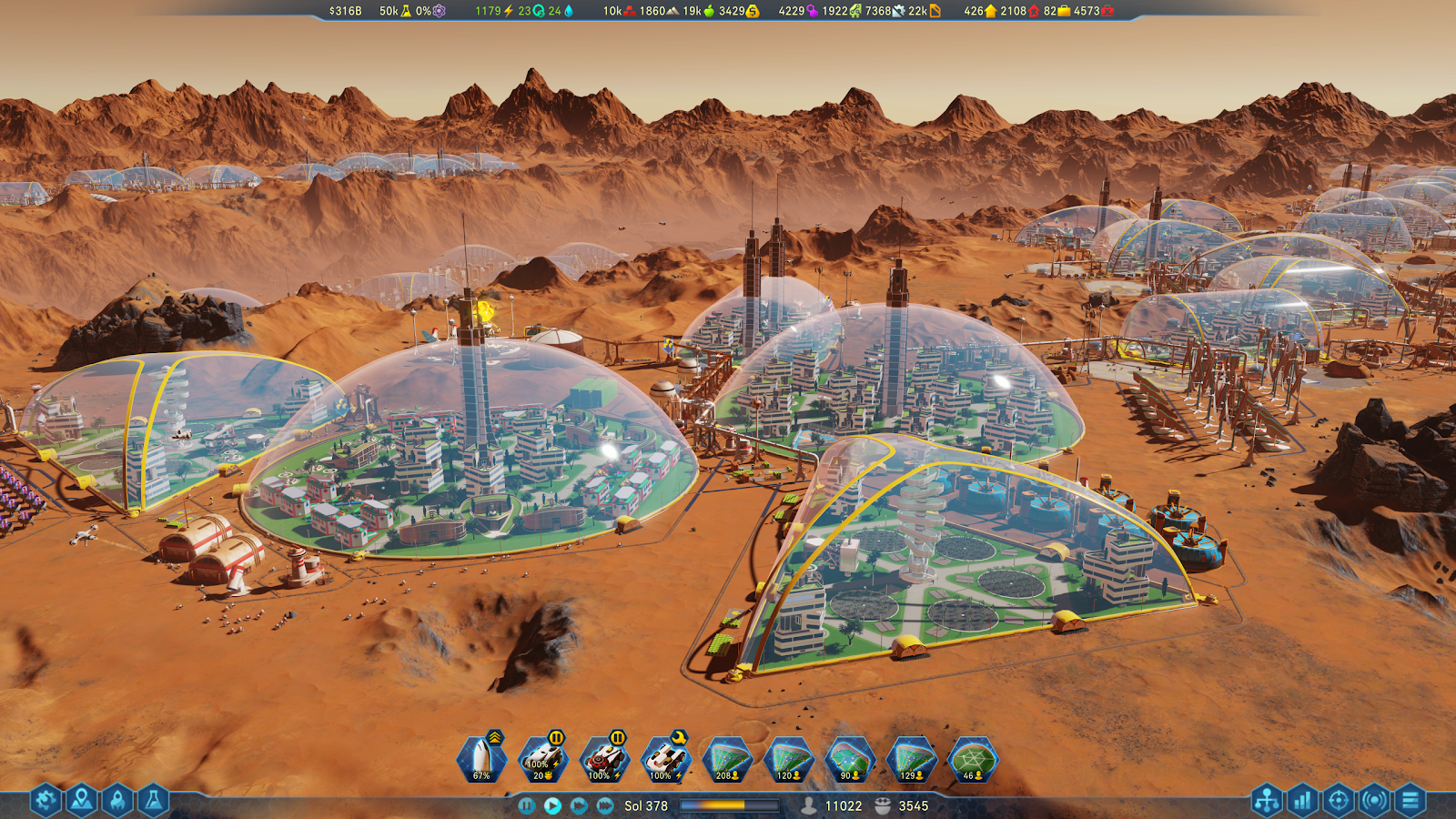Open the build menu gear-and-wrench icon
The image size is (1456, 819).
pyautogui.click(x=45, y=800)
